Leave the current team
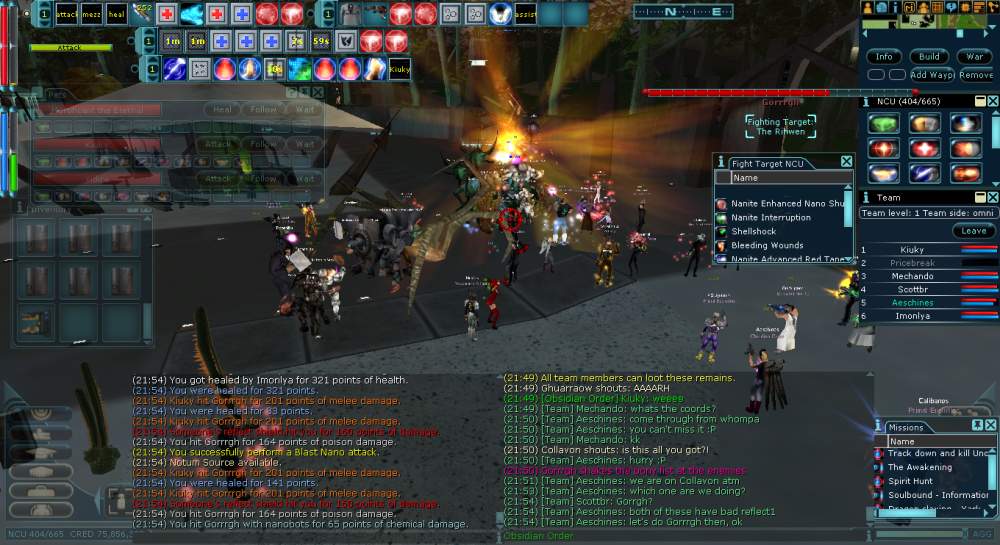This screenshot has height=545, width=1000. [x=973, y=230]
